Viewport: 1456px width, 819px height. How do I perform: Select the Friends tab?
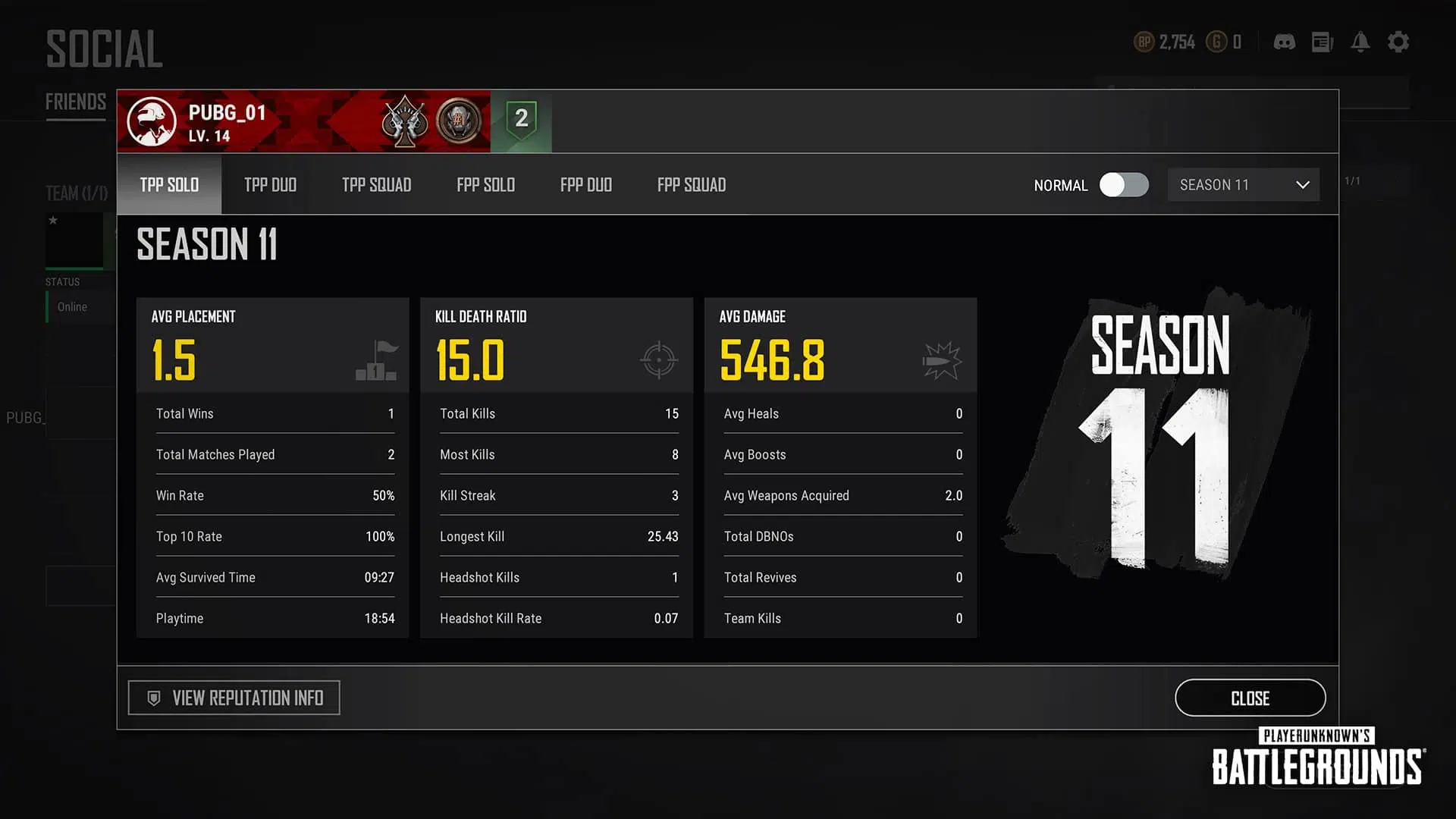tap(76, 102)
